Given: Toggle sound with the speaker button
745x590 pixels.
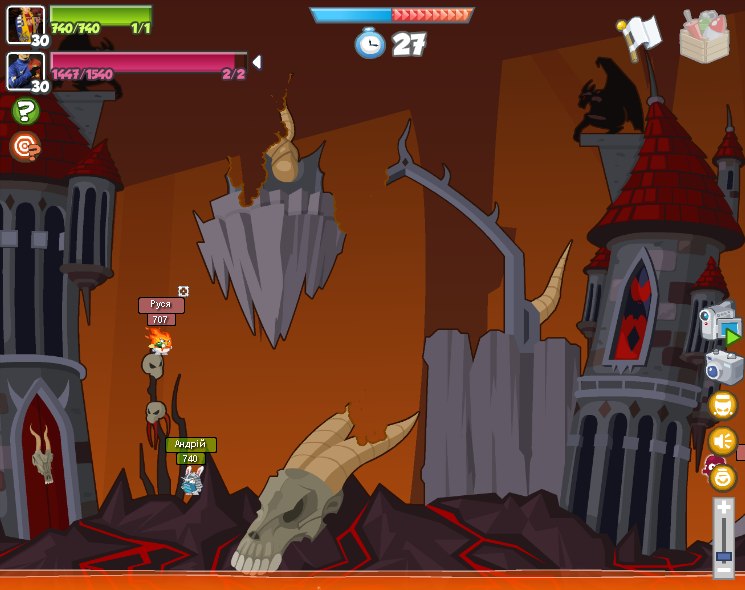Looking at the screenshot, I should 722,440.
